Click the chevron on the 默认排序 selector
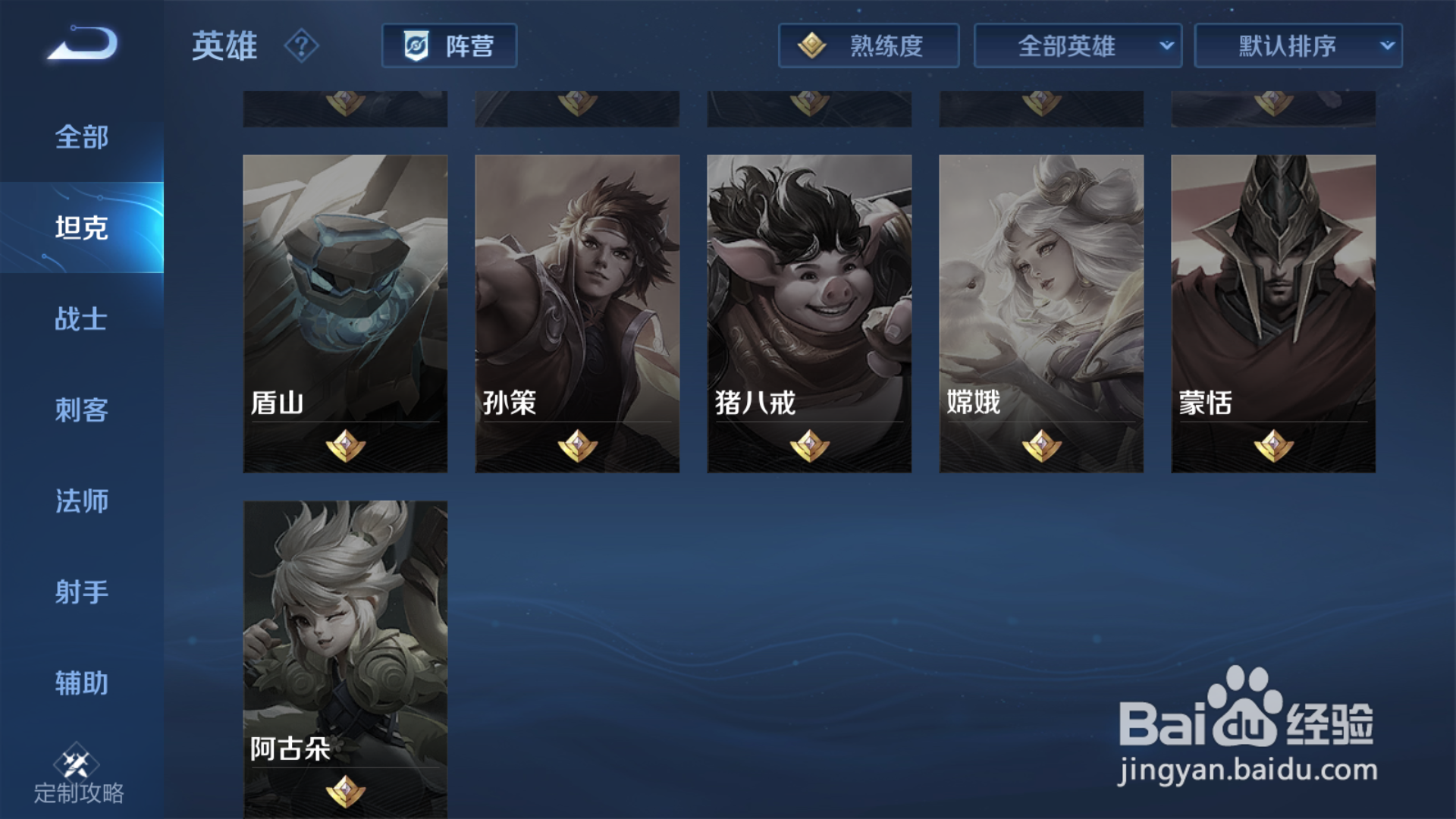The height and width of the screenshot is (819, 1456). pyautogui.click(x=1387, y=45)
